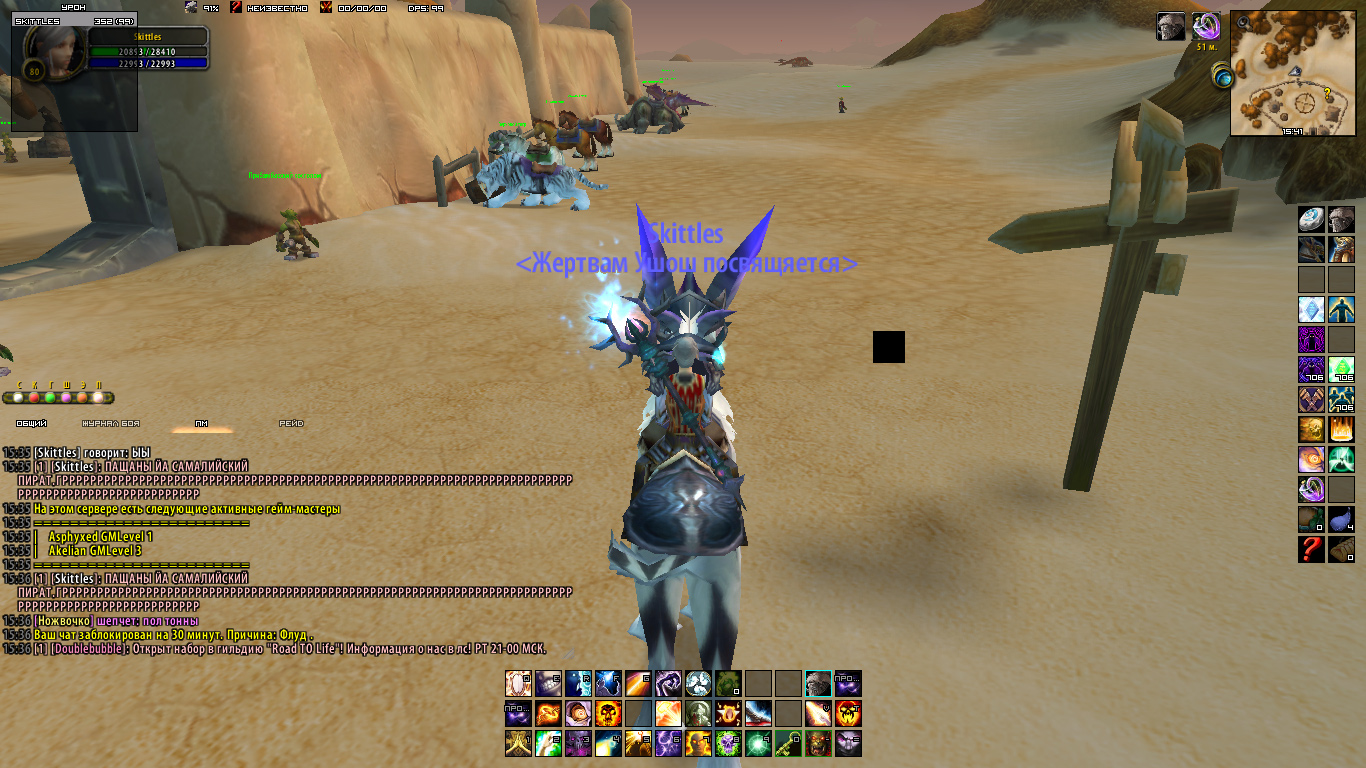The image size is (1366, 768).
Task: Click the minimap magnifying glass tracking button
Action: point(1242,20)
